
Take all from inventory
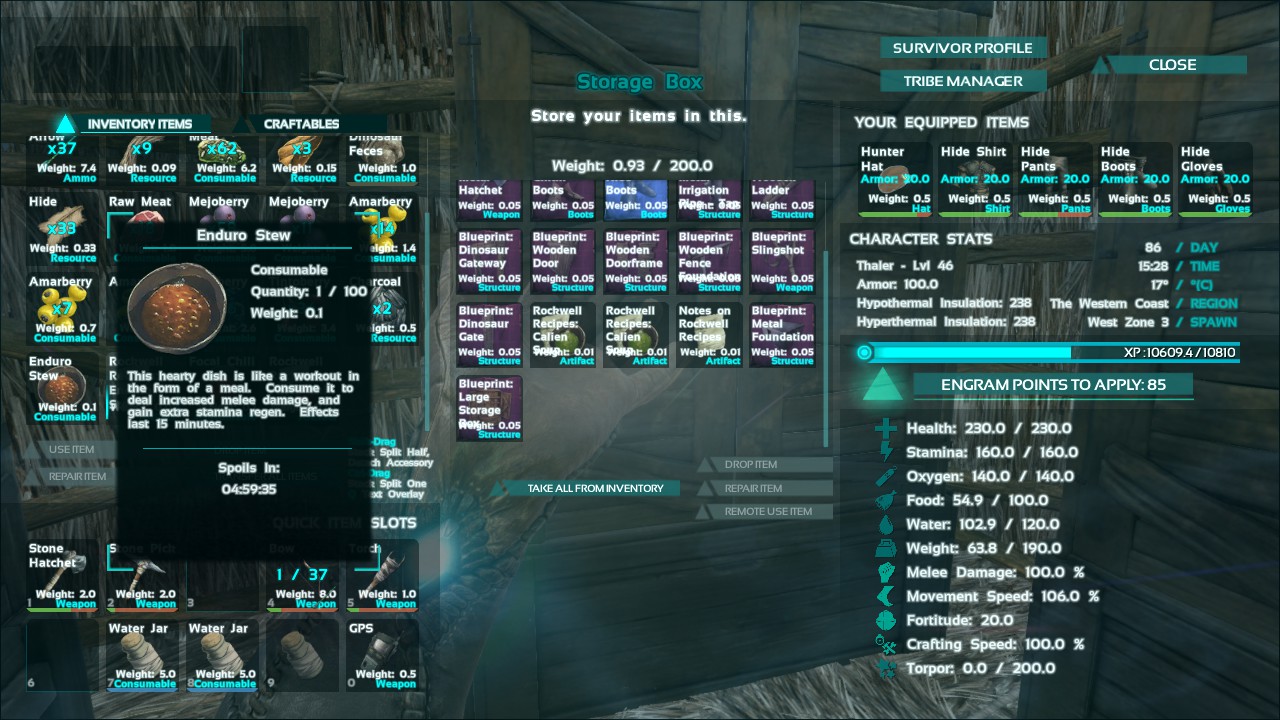coord(594,488)
